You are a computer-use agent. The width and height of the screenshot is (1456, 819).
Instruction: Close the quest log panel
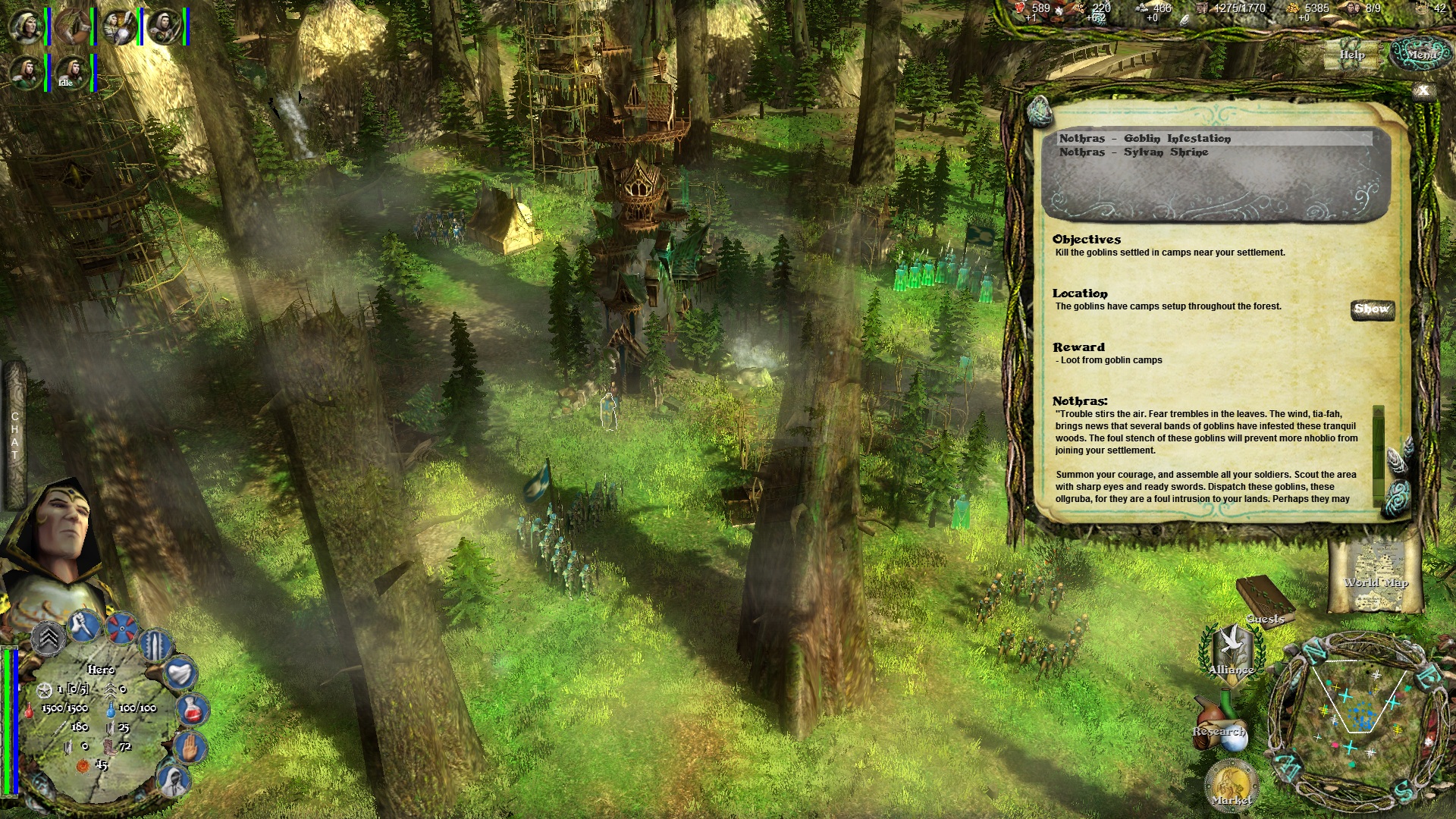click(1423, 91)
